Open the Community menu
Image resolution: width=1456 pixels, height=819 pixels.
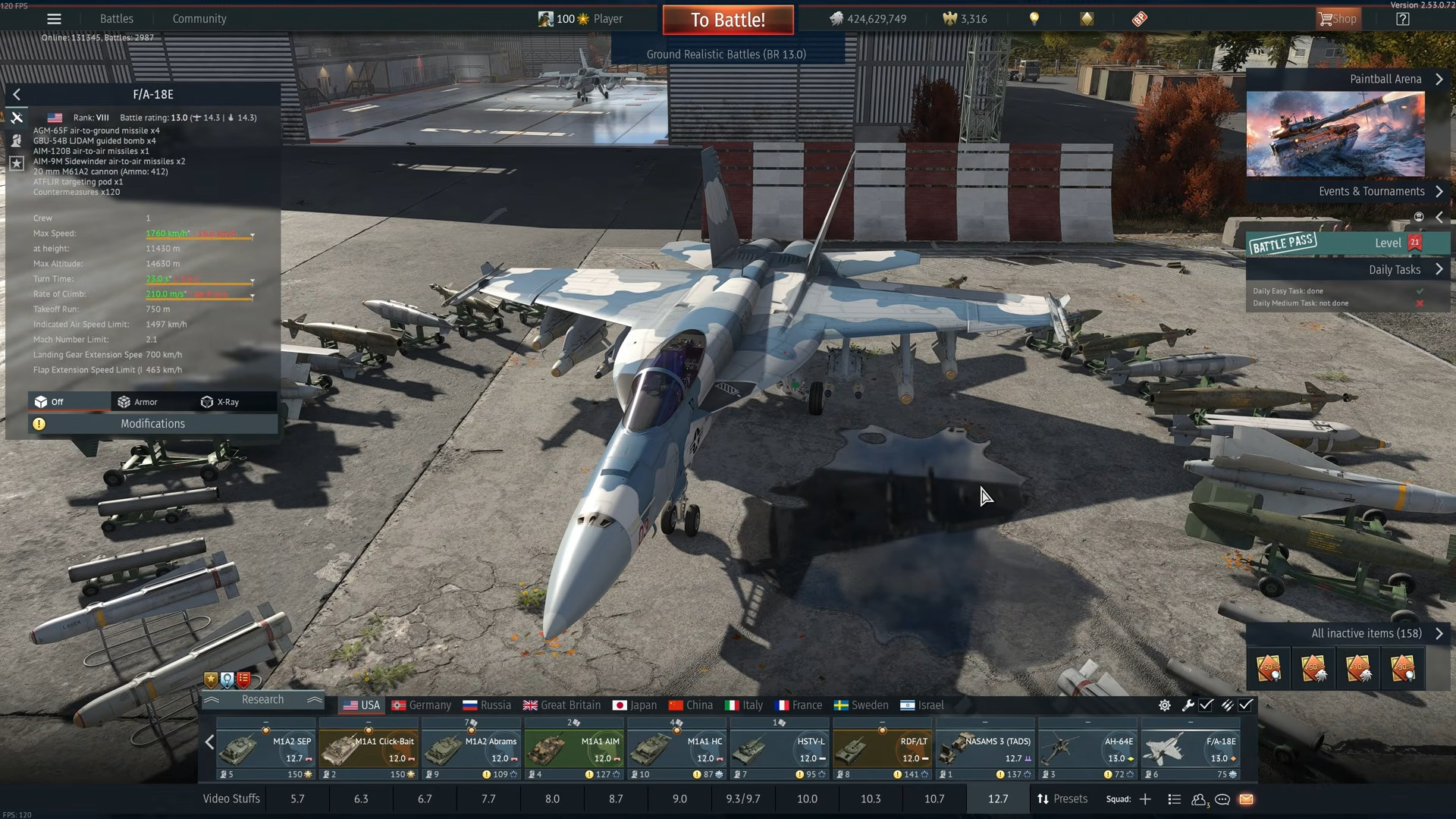(199, 18)
